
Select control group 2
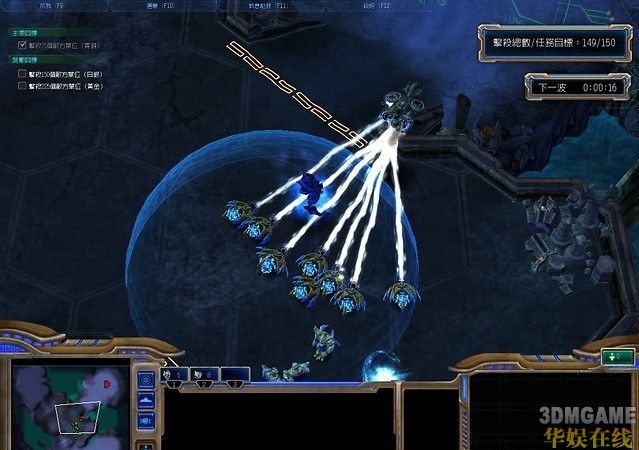coord(204,374)
